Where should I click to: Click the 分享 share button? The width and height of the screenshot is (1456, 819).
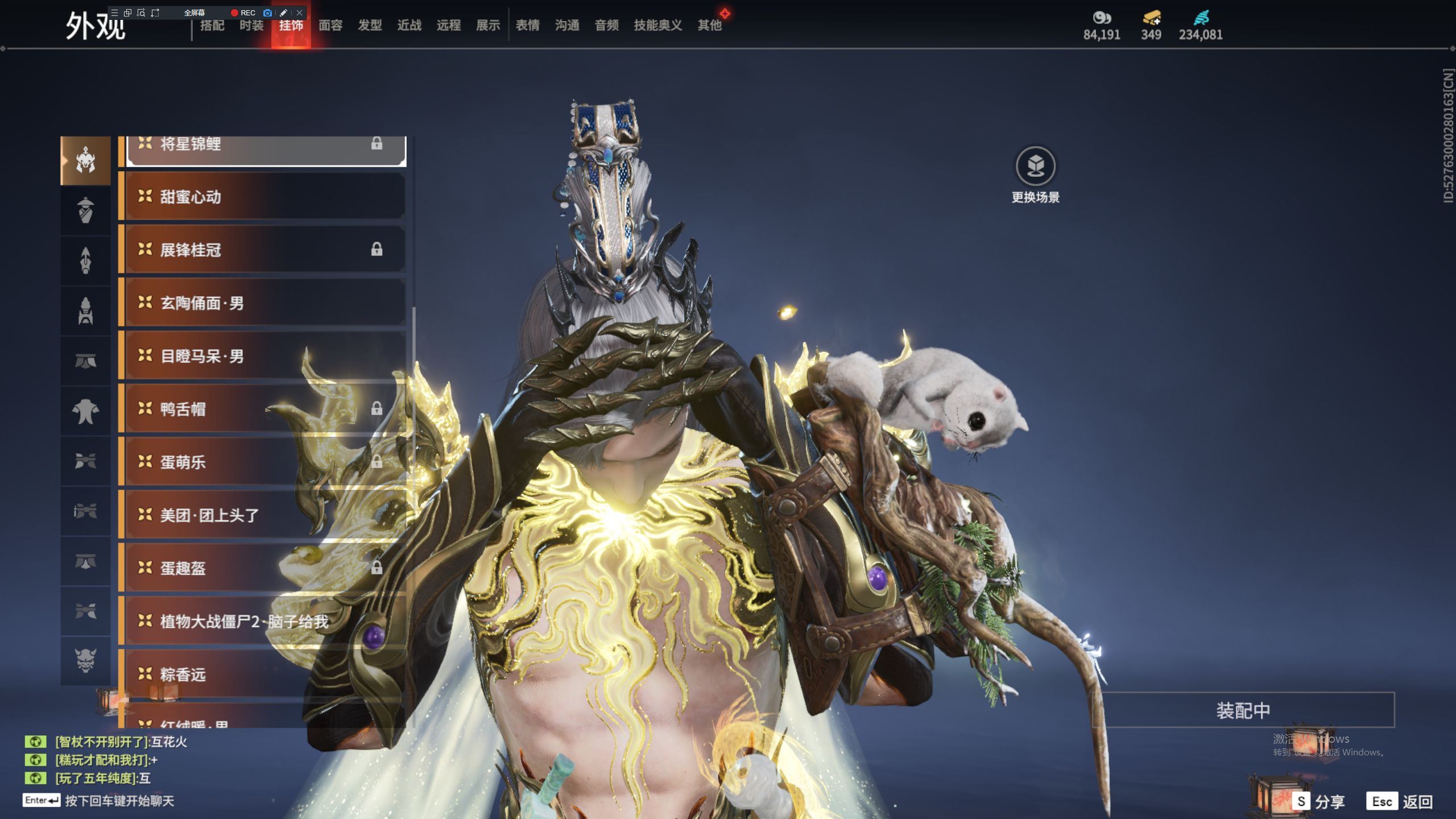(x=1318, y=802)
